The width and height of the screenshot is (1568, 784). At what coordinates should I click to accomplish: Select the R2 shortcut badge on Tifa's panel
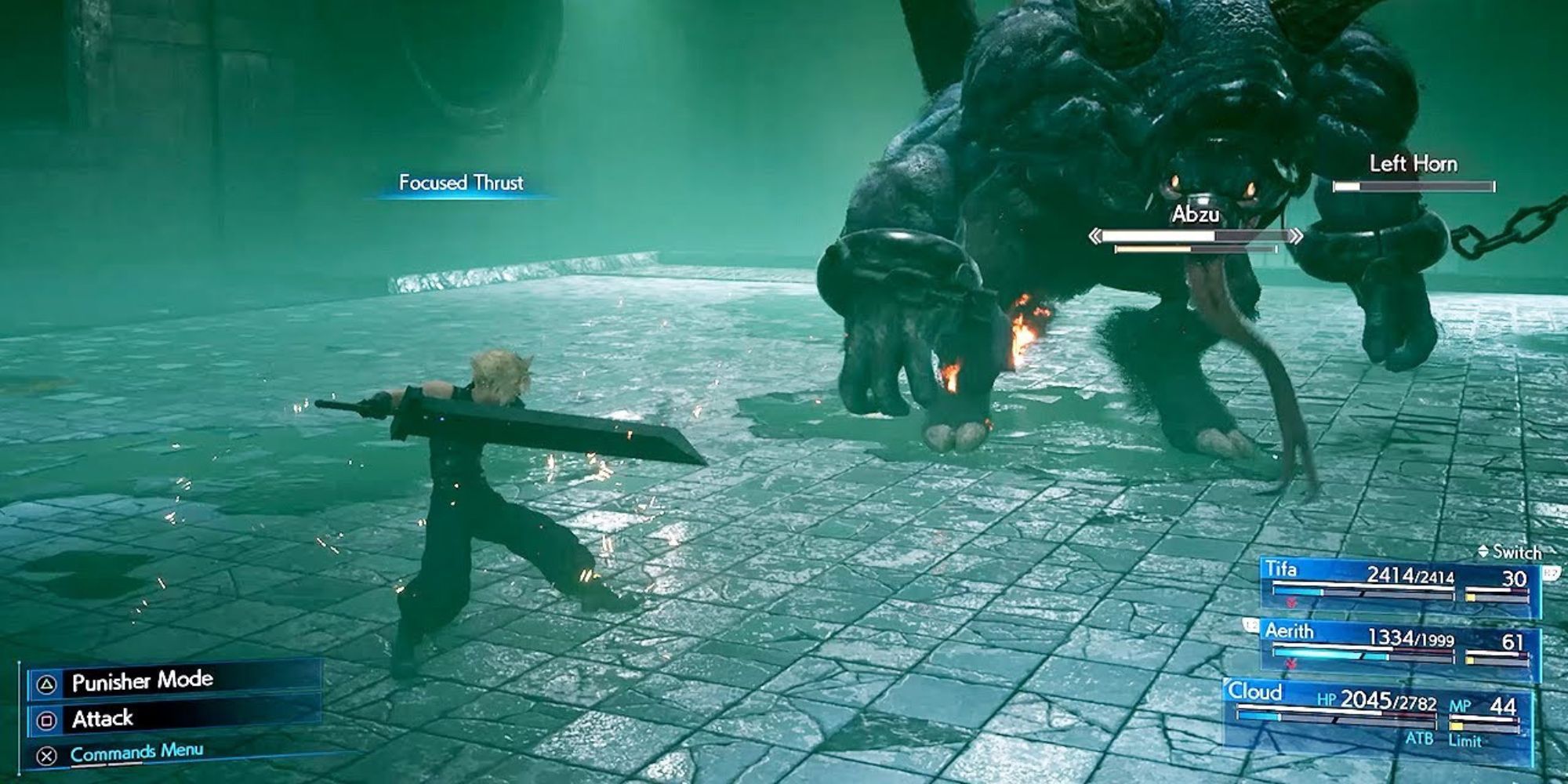coord(1550,573)
